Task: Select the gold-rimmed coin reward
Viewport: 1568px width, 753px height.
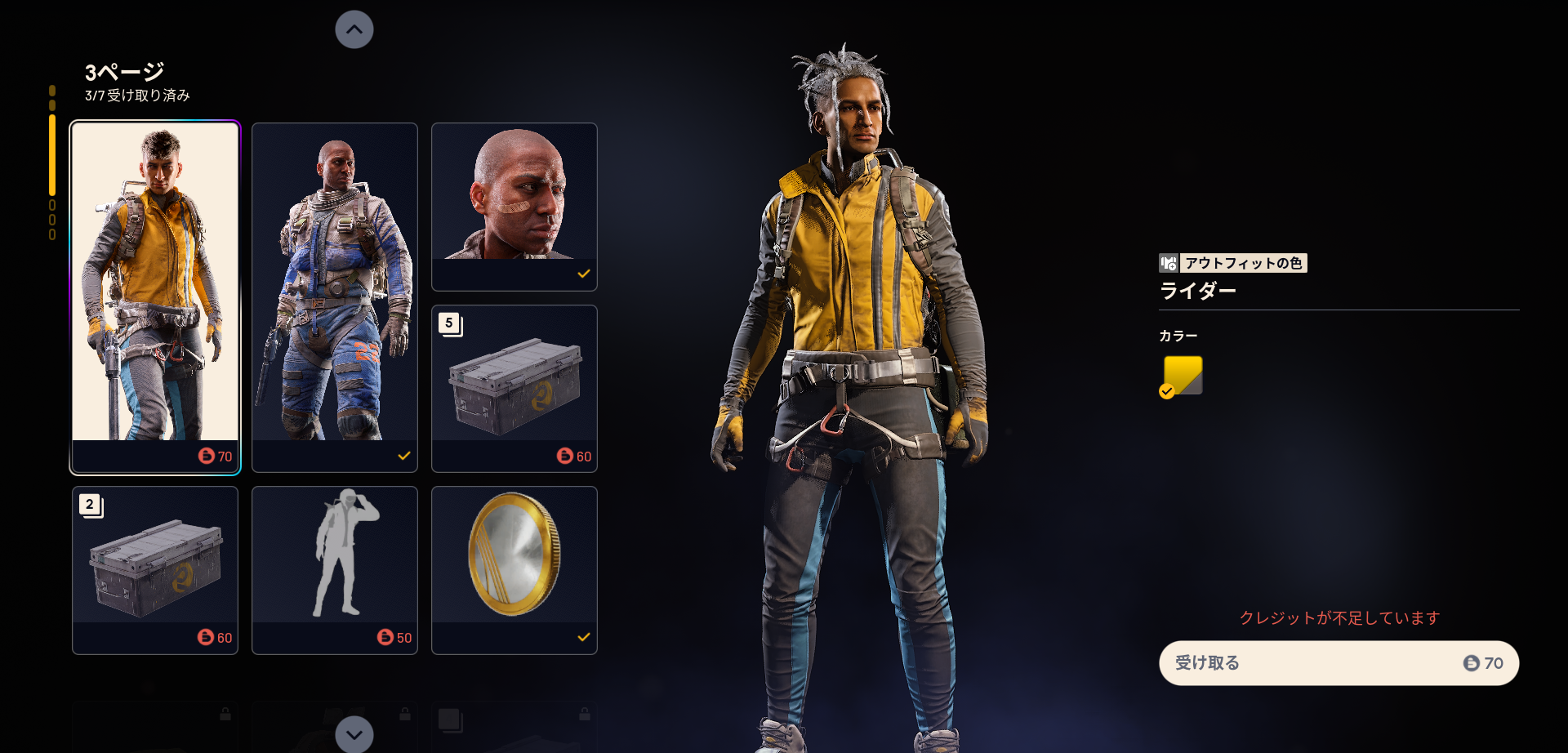Action: pos(514,570)
